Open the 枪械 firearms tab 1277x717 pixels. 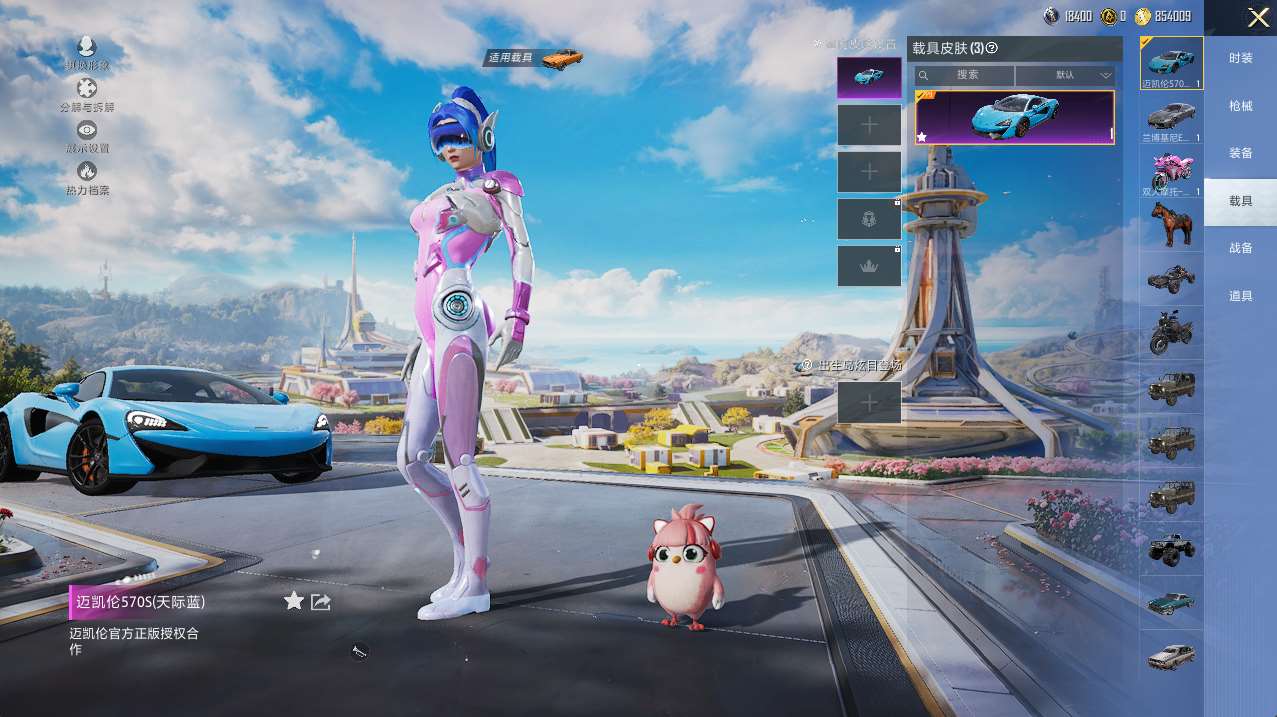coord(1240,106)
